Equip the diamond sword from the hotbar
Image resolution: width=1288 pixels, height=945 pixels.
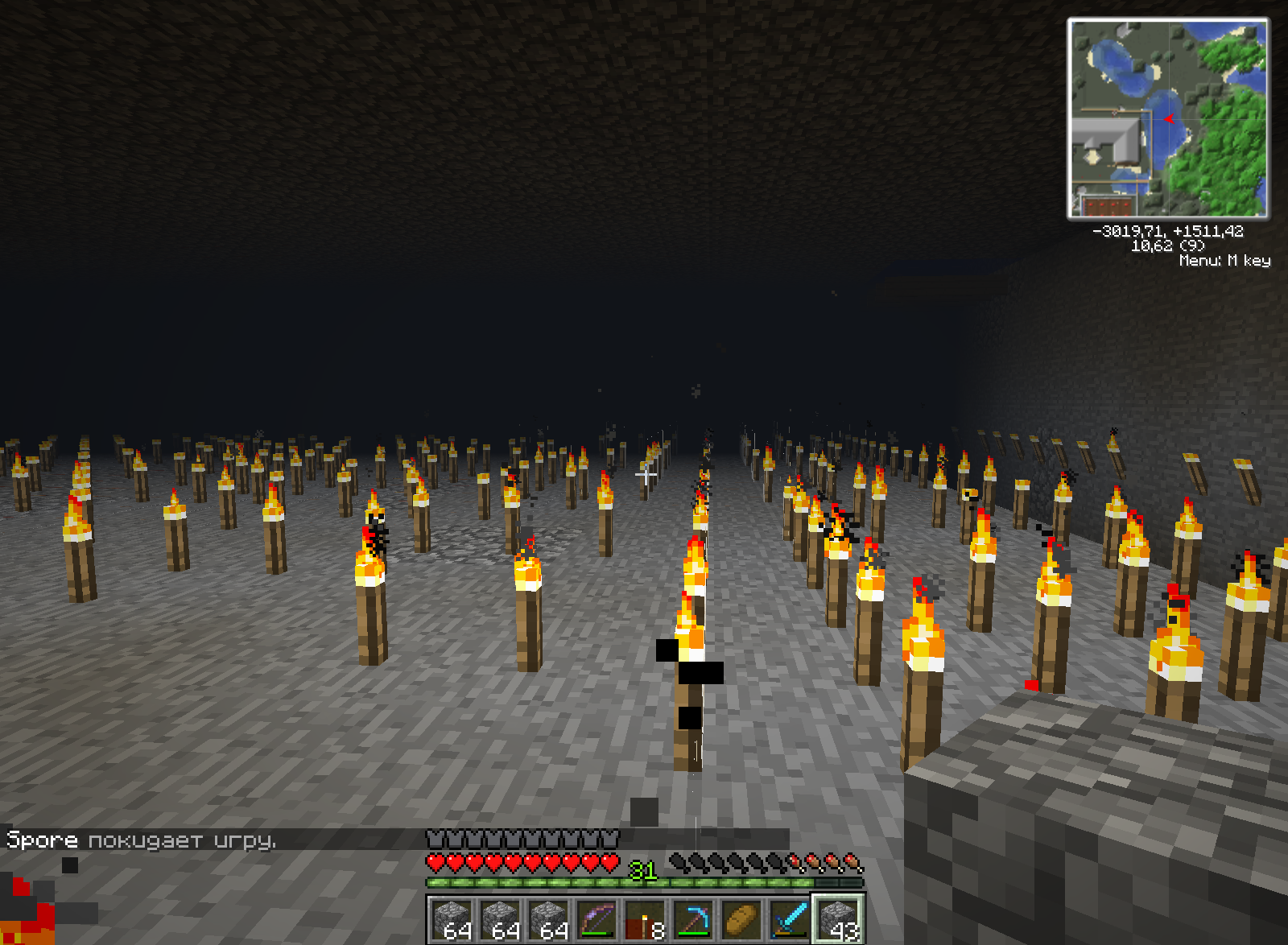click(790, 918)
